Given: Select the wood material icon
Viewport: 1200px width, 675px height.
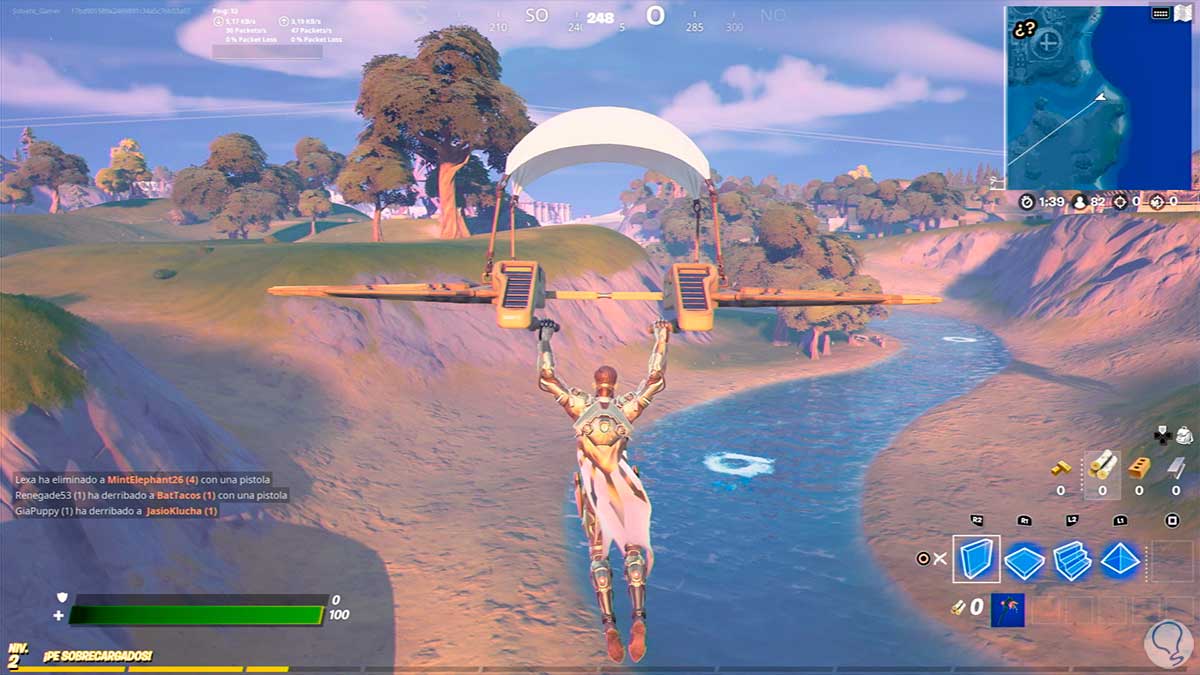Looking at the screenshot, I should click(x=1102, y=467).
